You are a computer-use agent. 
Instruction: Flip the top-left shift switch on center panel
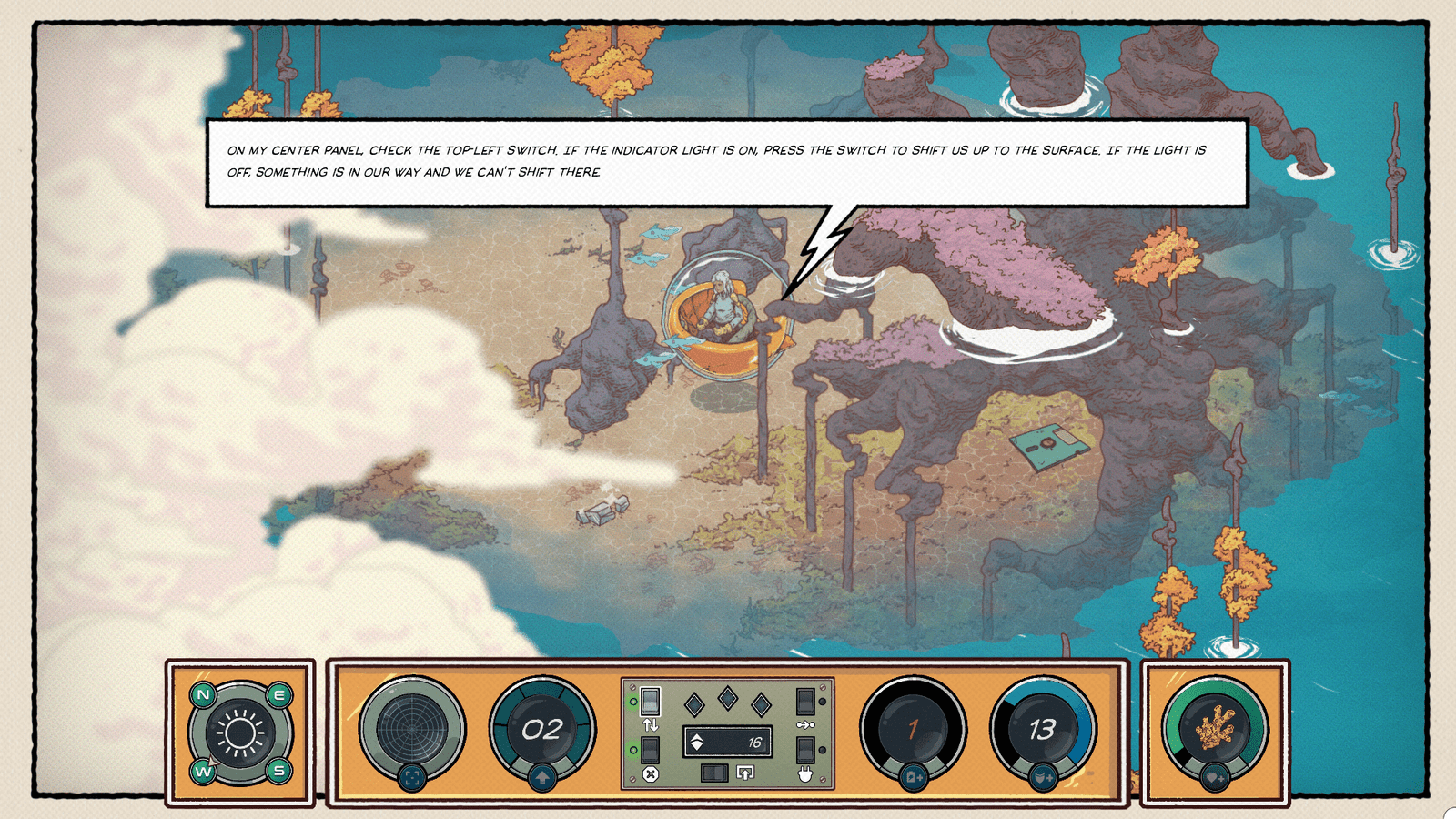point(650,701)
